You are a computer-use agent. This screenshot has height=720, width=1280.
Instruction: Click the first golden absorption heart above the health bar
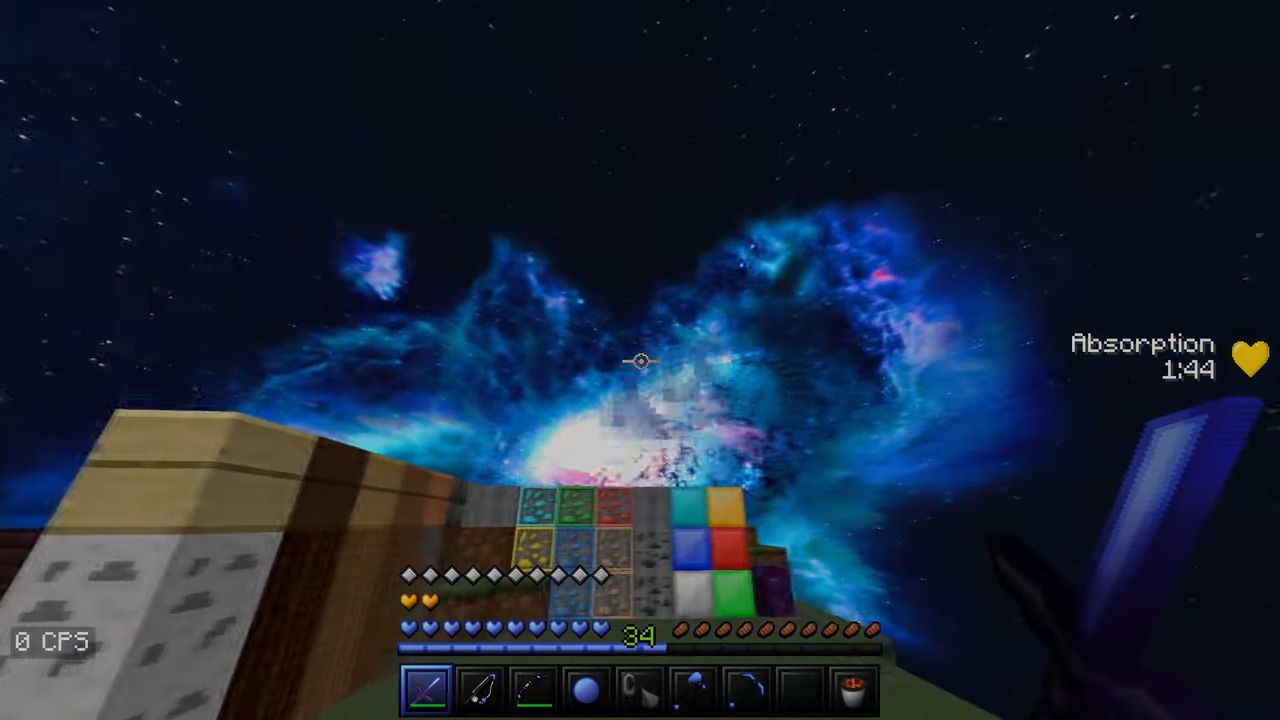click(x=408, y=599)
